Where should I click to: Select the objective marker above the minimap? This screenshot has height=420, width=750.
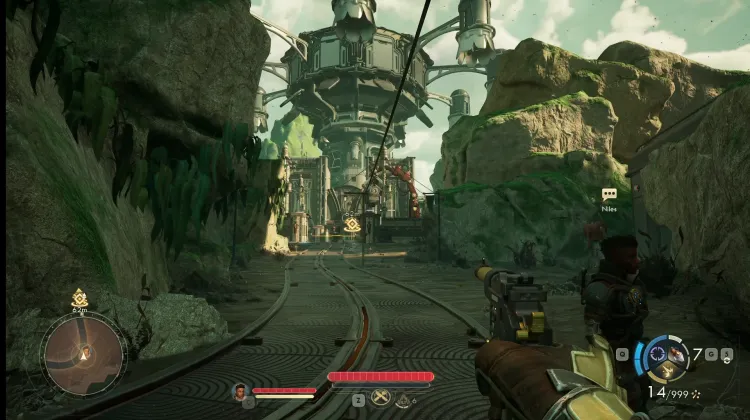click(80, 298)
